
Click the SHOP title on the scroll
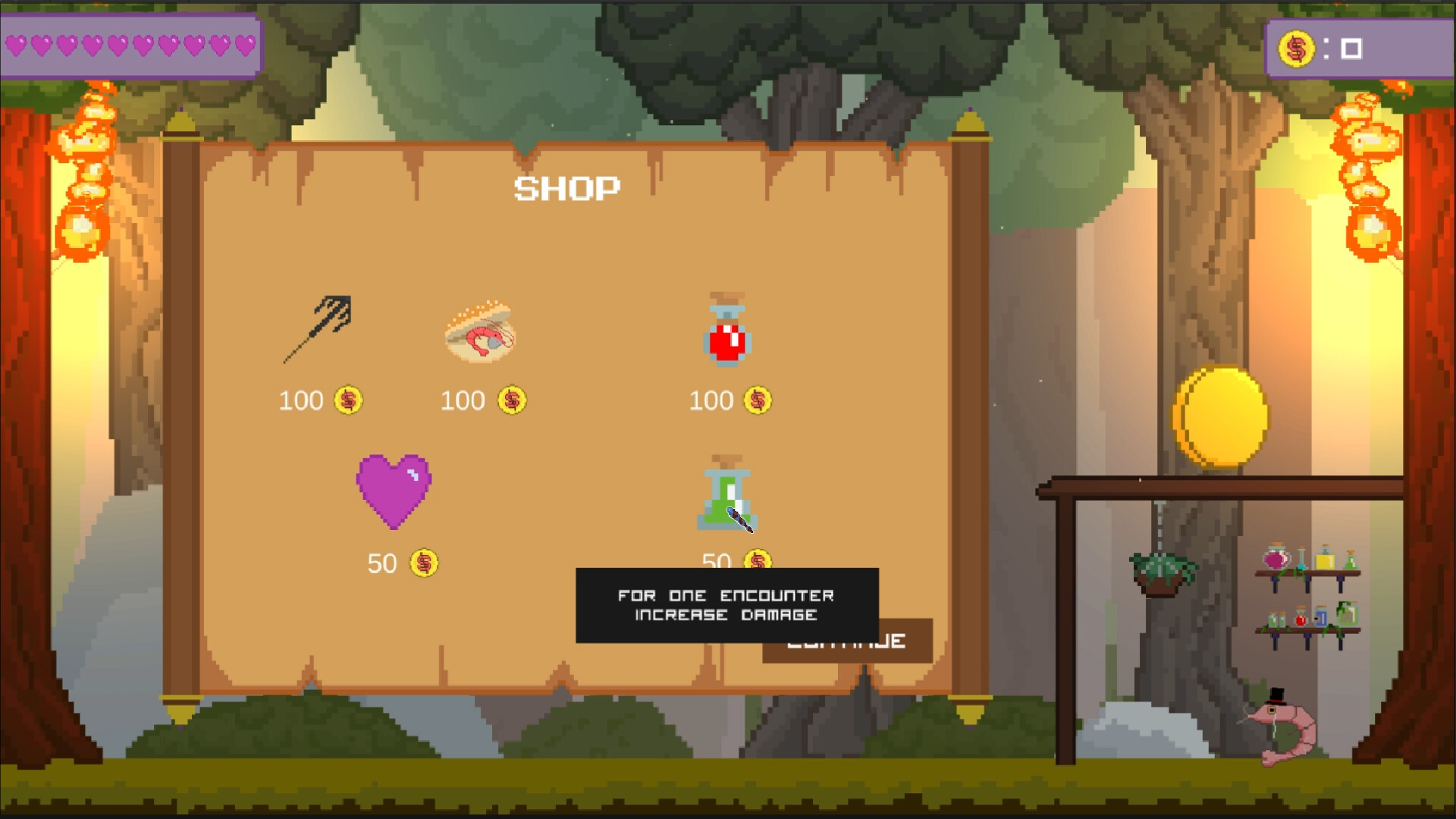(x=568, y=187)
